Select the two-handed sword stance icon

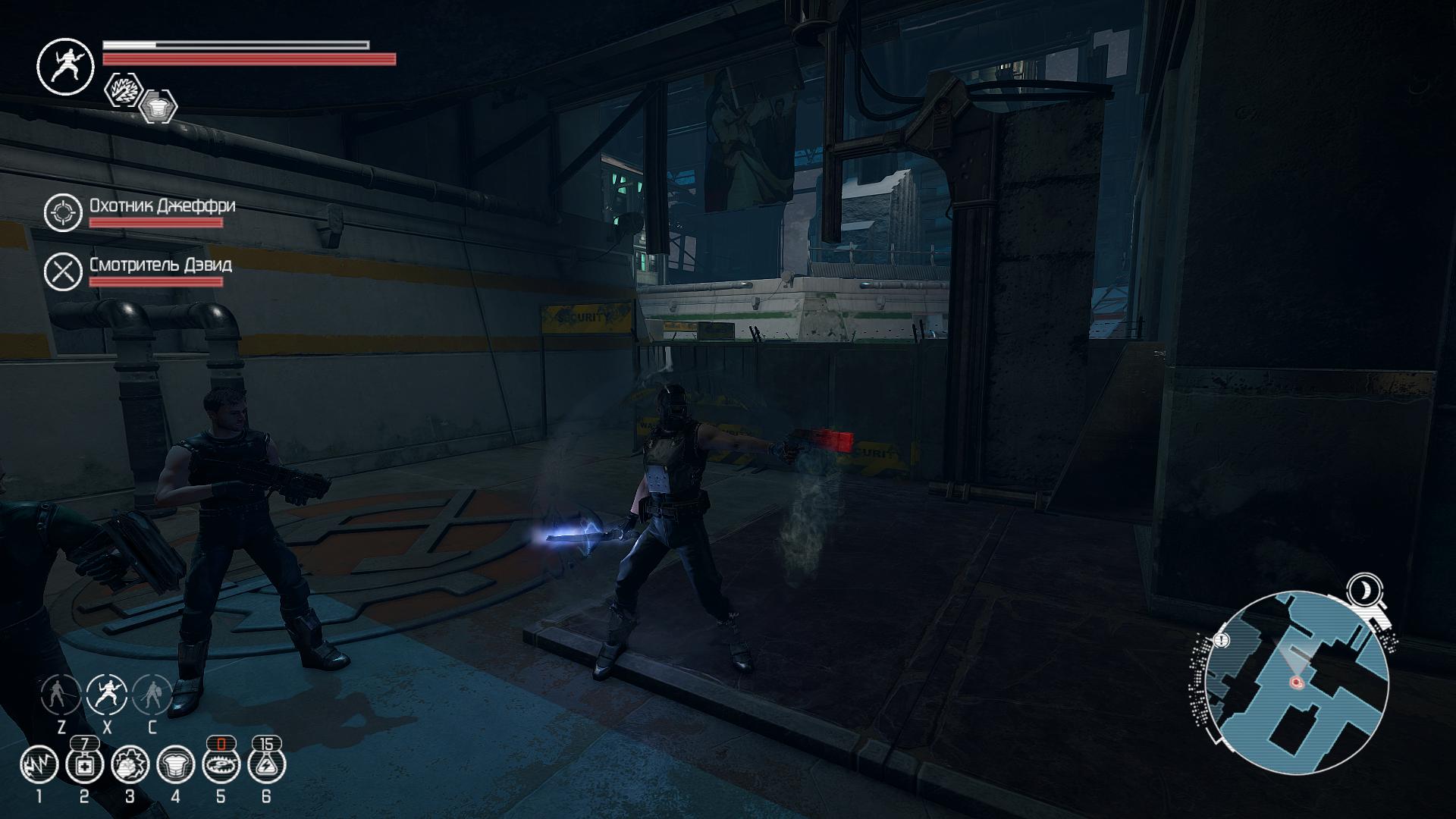(x=61, y=693)
